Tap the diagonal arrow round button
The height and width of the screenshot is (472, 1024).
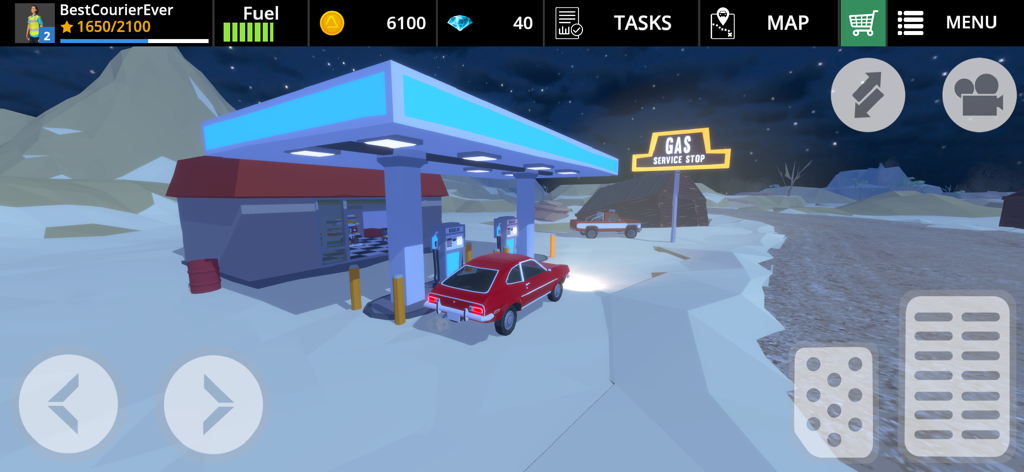(868, 95)
